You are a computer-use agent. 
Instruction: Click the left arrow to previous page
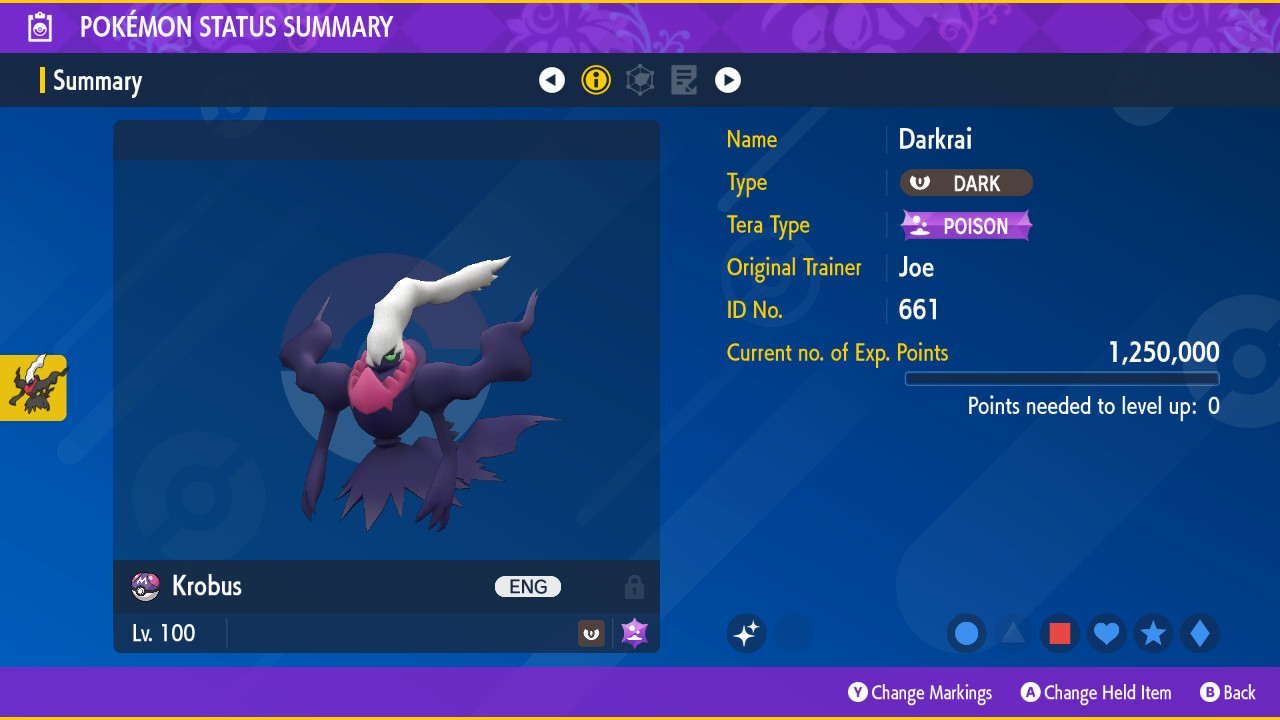click(x=552, y=80)
